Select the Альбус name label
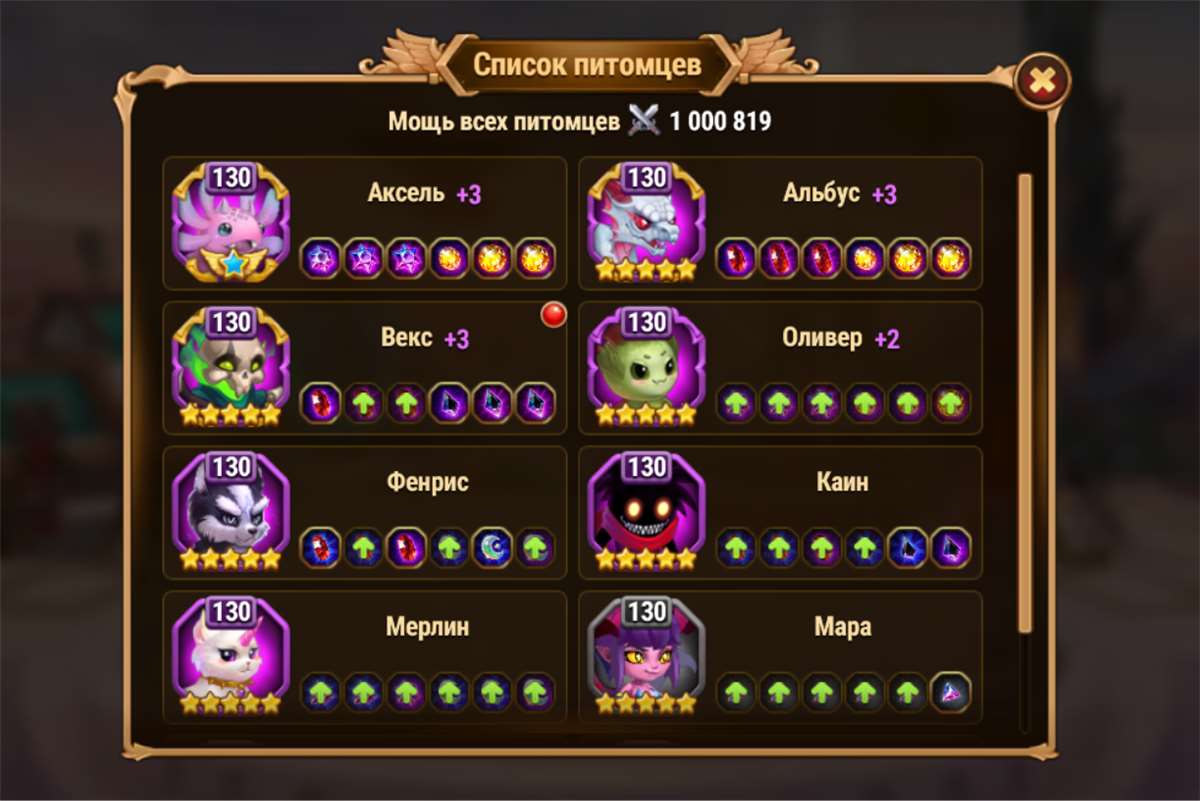This screenshot has height=801, width=1200. [x=821, y=193]
